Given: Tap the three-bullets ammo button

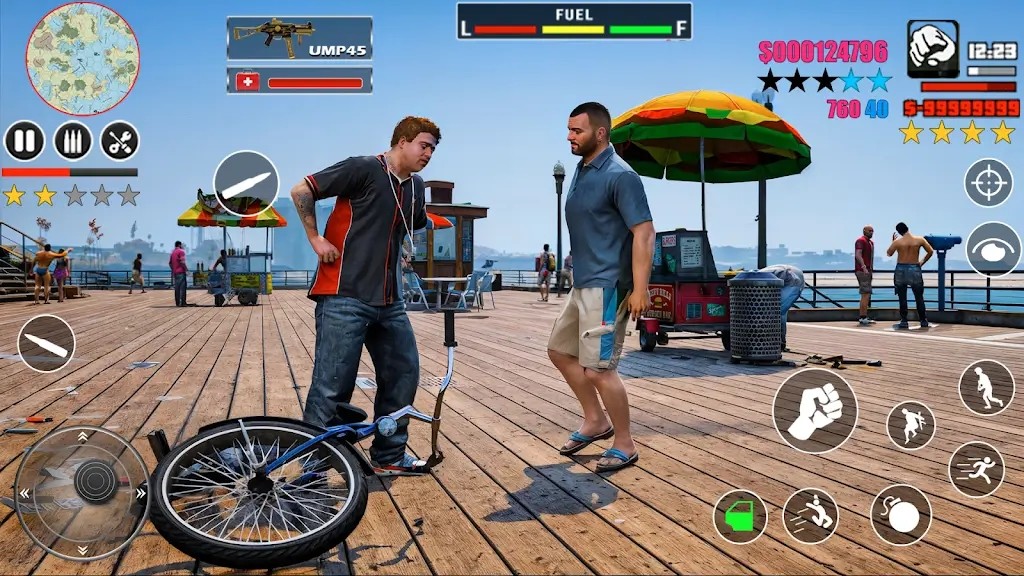Looking at the screenshot, I should [72, 141].
